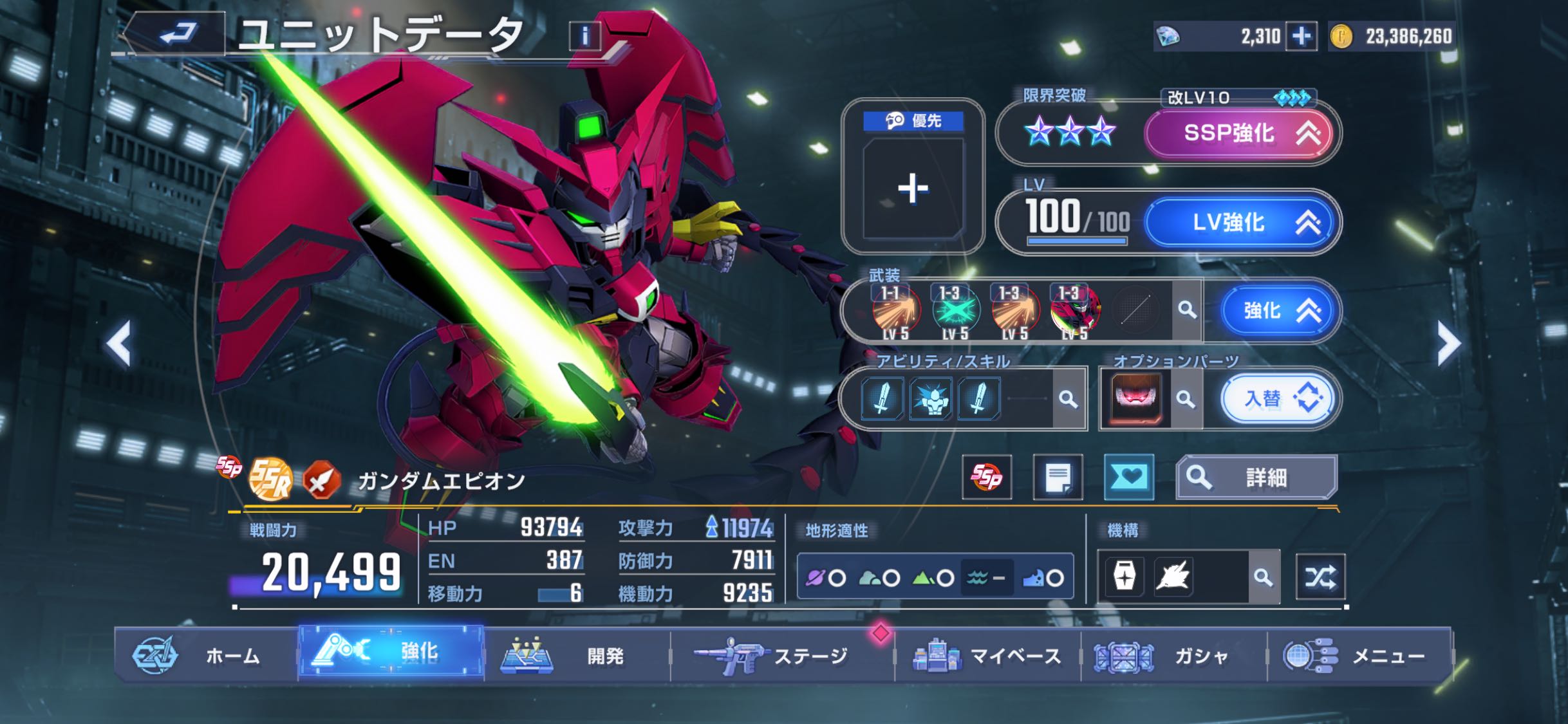The image size is (1568, 724).
Task: Open the メニュー tab
Action: click(x=1358, y=656)
